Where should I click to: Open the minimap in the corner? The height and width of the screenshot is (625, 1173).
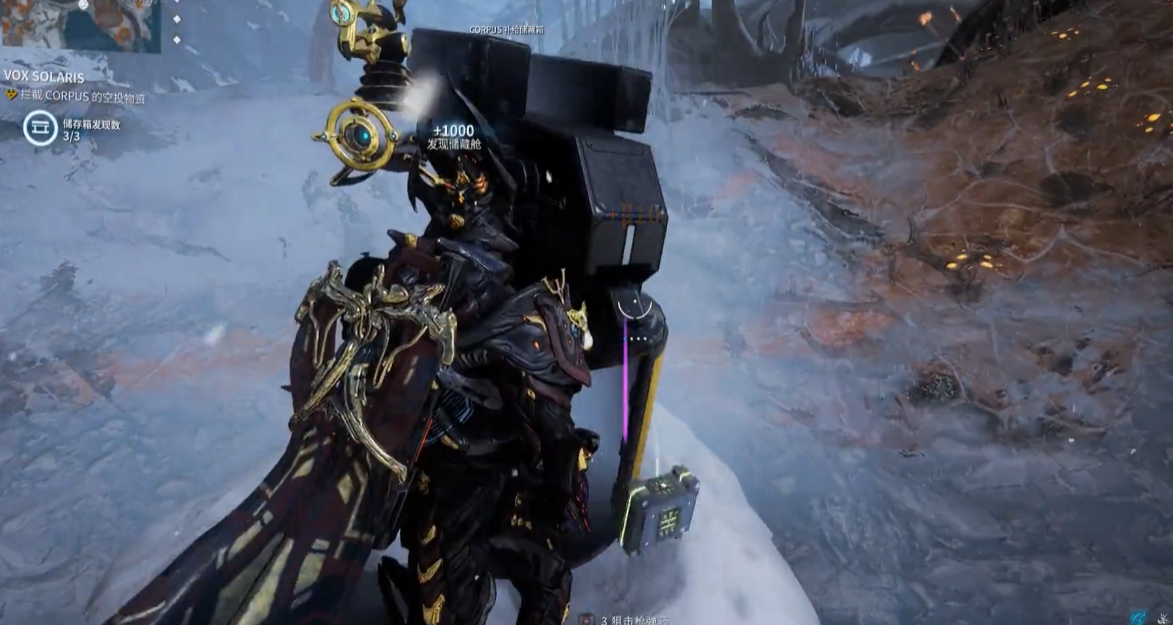[80, 25]
